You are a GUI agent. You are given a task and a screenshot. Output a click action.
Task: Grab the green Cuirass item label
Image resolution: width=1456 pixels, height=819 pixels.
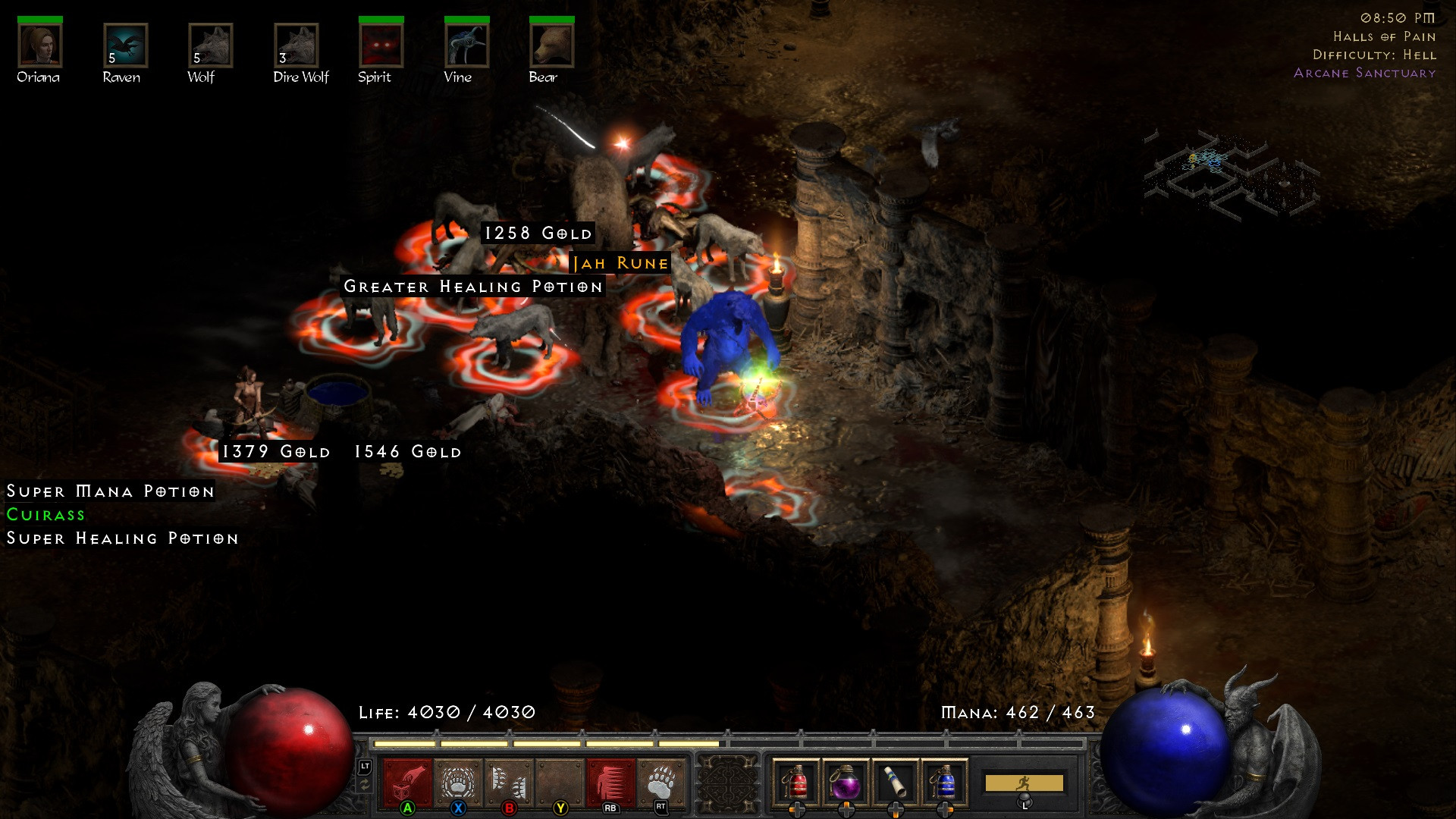coord(45,514)
